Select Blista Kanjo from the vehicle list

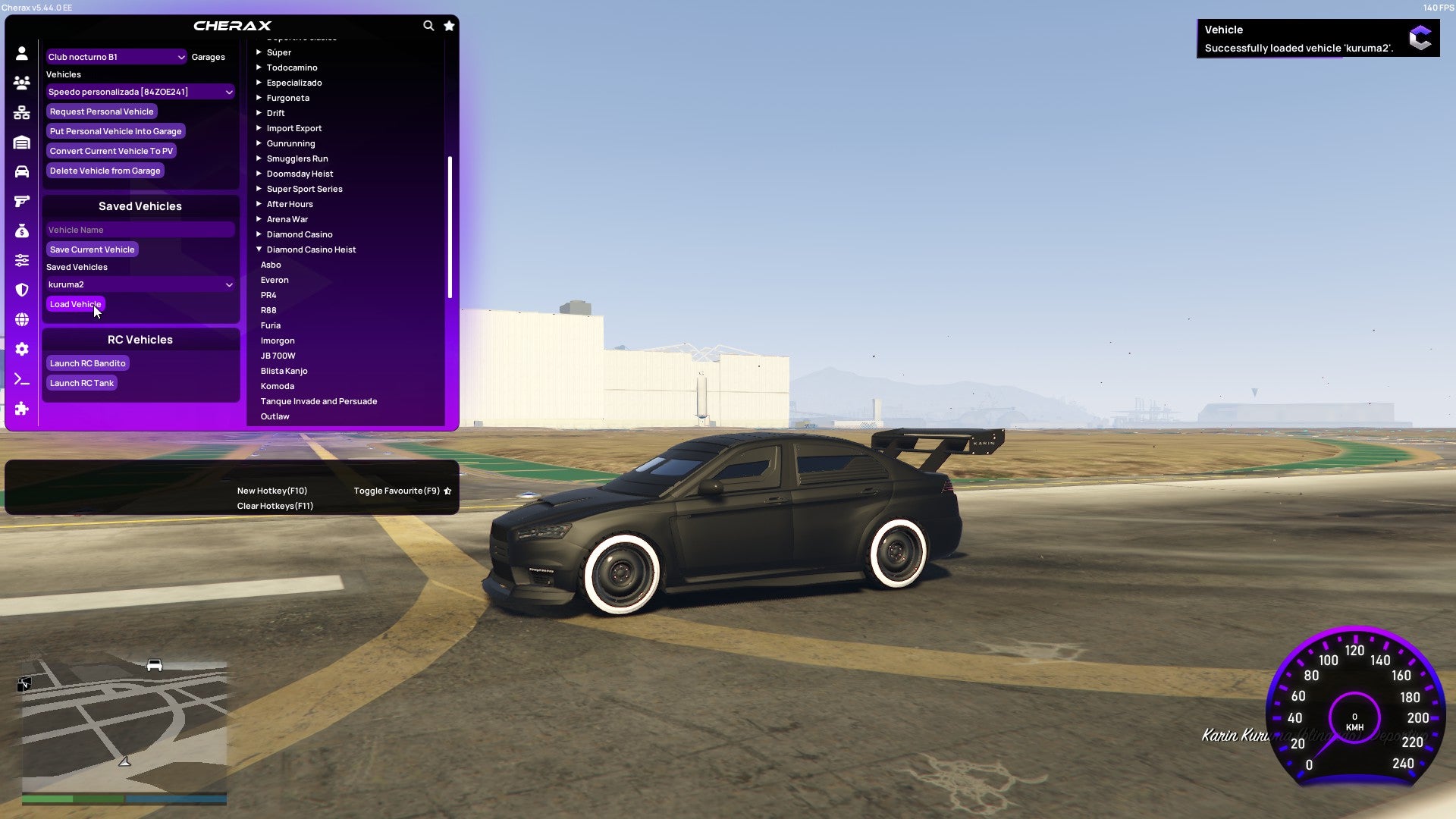click(284, 371)
